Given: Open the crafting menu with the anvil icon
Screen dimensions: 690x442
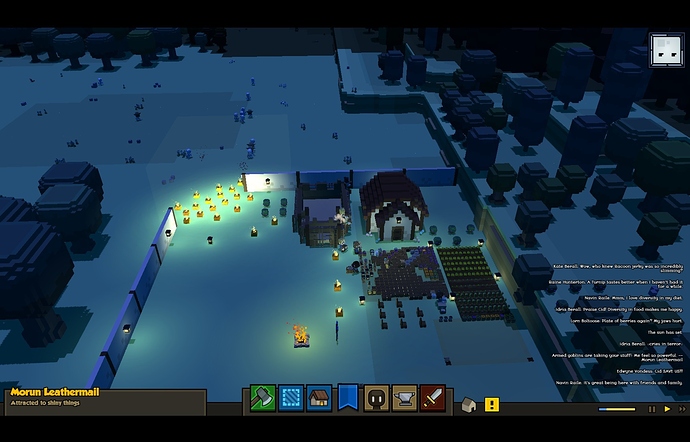Looking at the screenshot, I should pyautogui.click(x=405, y=398).
